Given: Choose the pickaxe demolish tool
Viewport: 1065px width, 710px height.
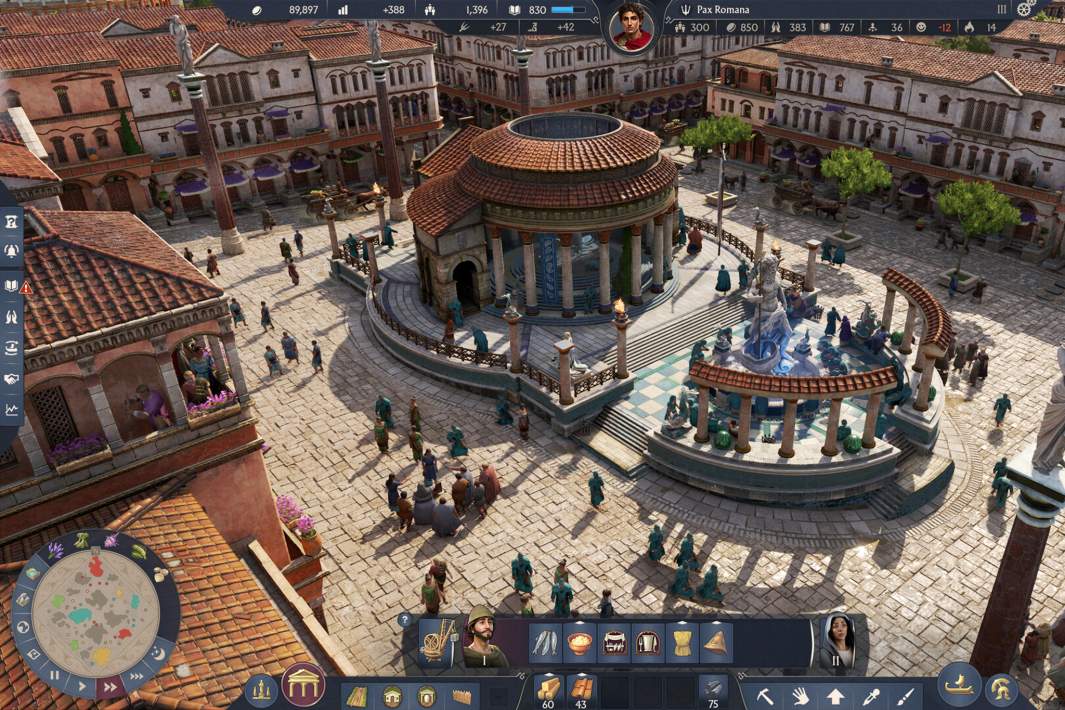Looking at the screenshot, I should pyautogui.click(x=766, y=695).
